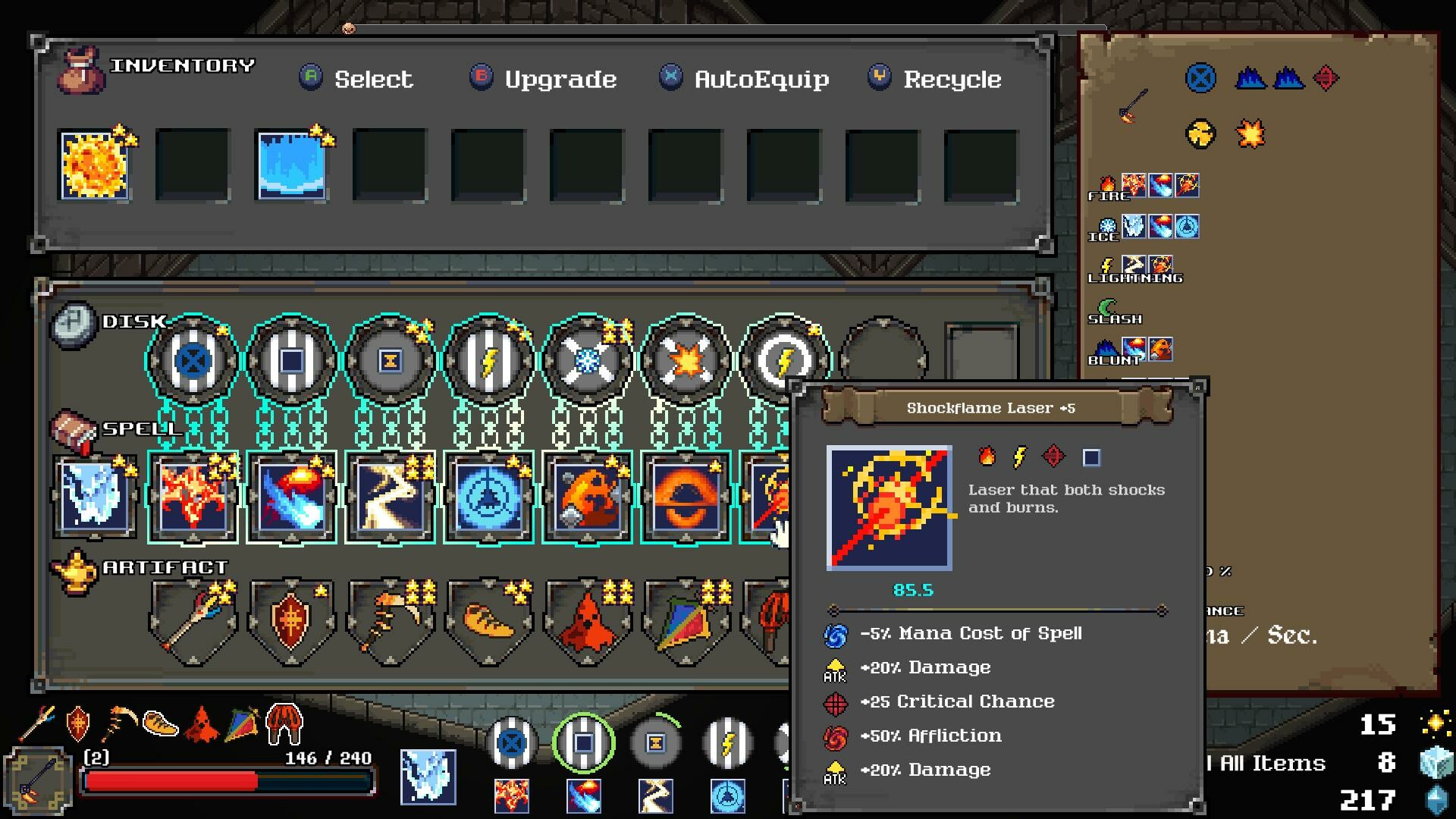Click the fire element icon beside FIRE label

pyautogui.click(x=1106, y=183)
